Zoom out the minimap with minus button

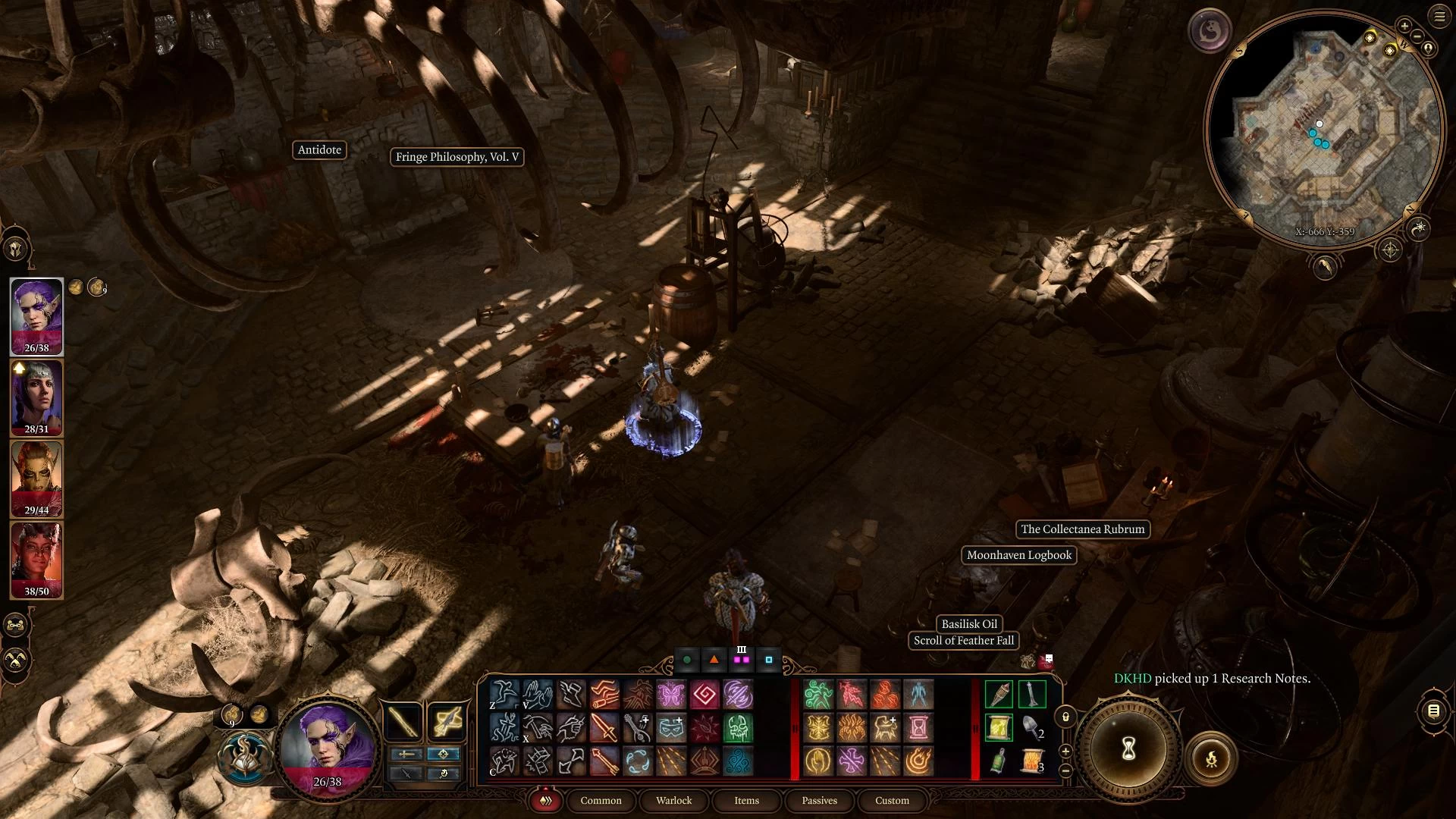click(1417, 35)
